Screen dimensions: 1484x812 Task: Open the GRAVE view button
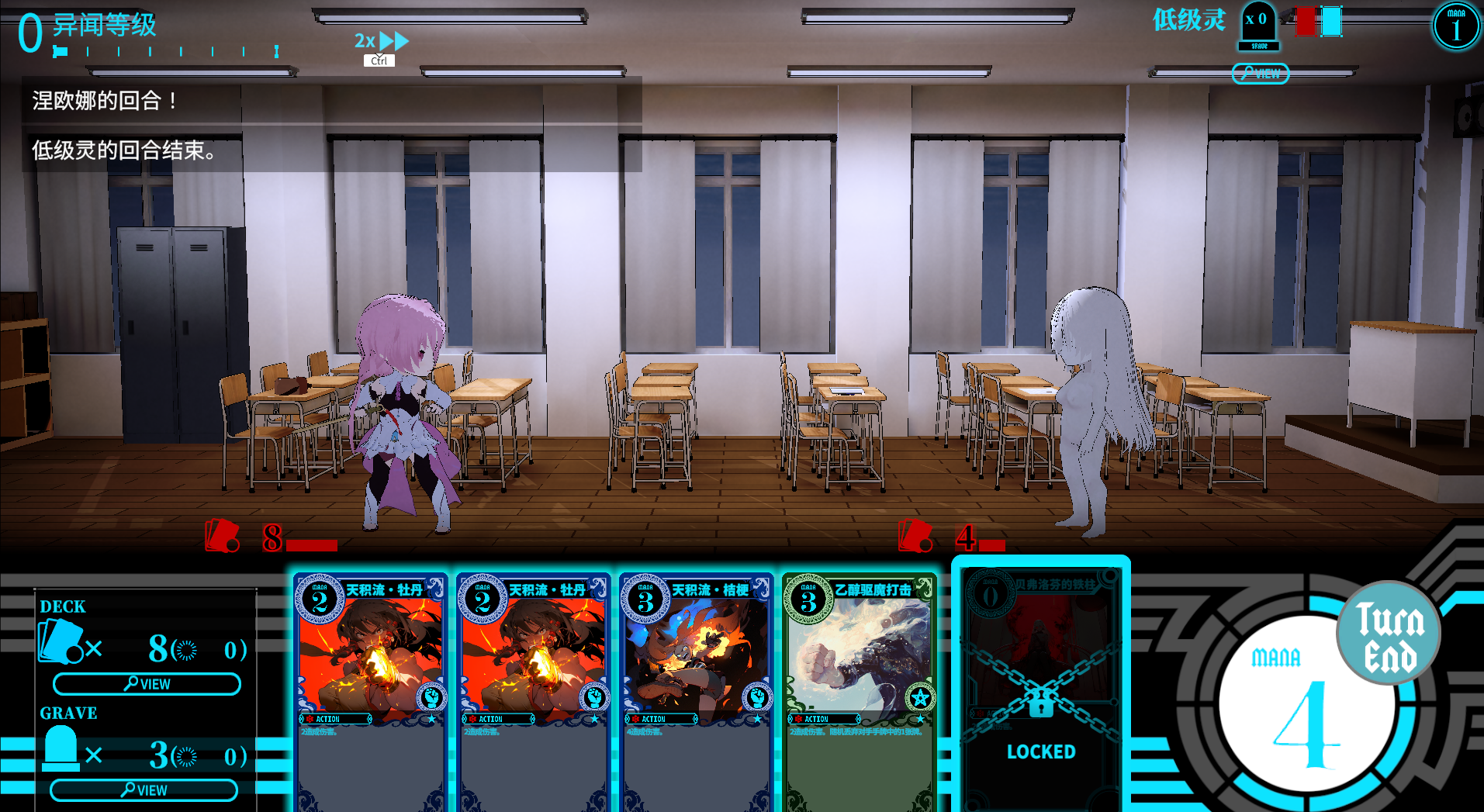(x=144, y=790)
